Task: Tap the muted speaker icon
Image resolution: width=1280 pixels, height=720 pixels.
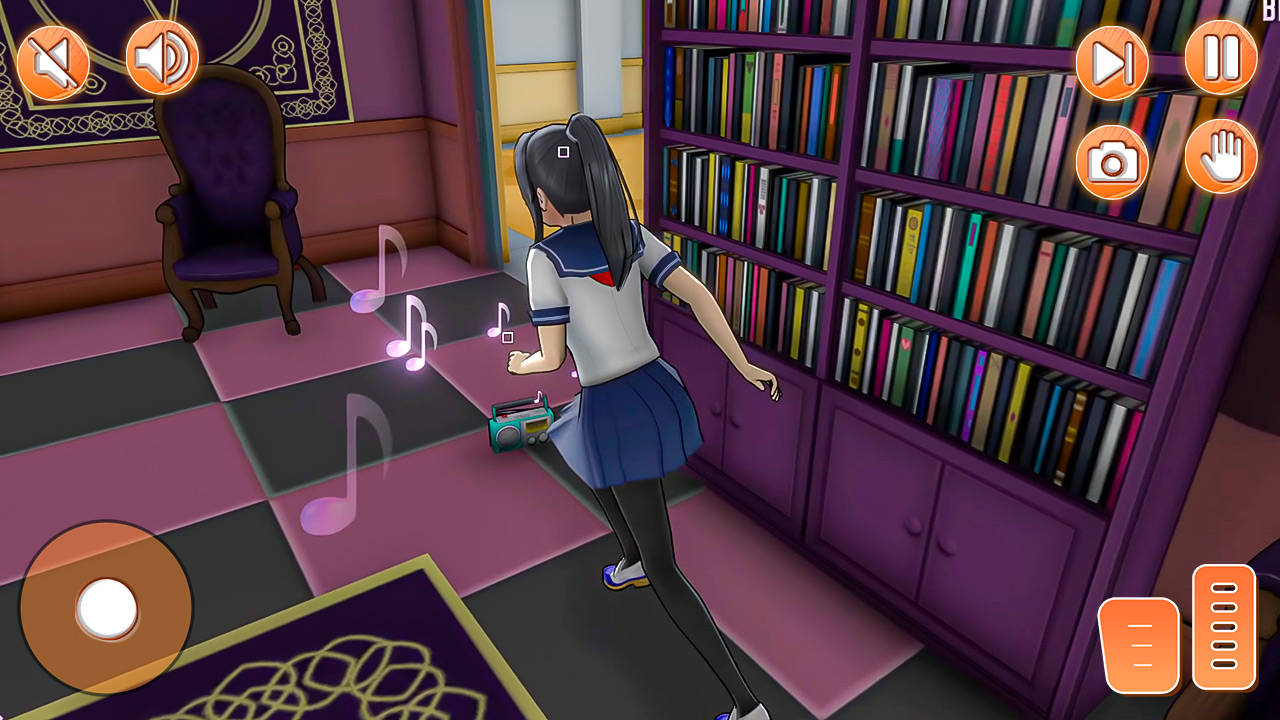Action: click(53, 60)
